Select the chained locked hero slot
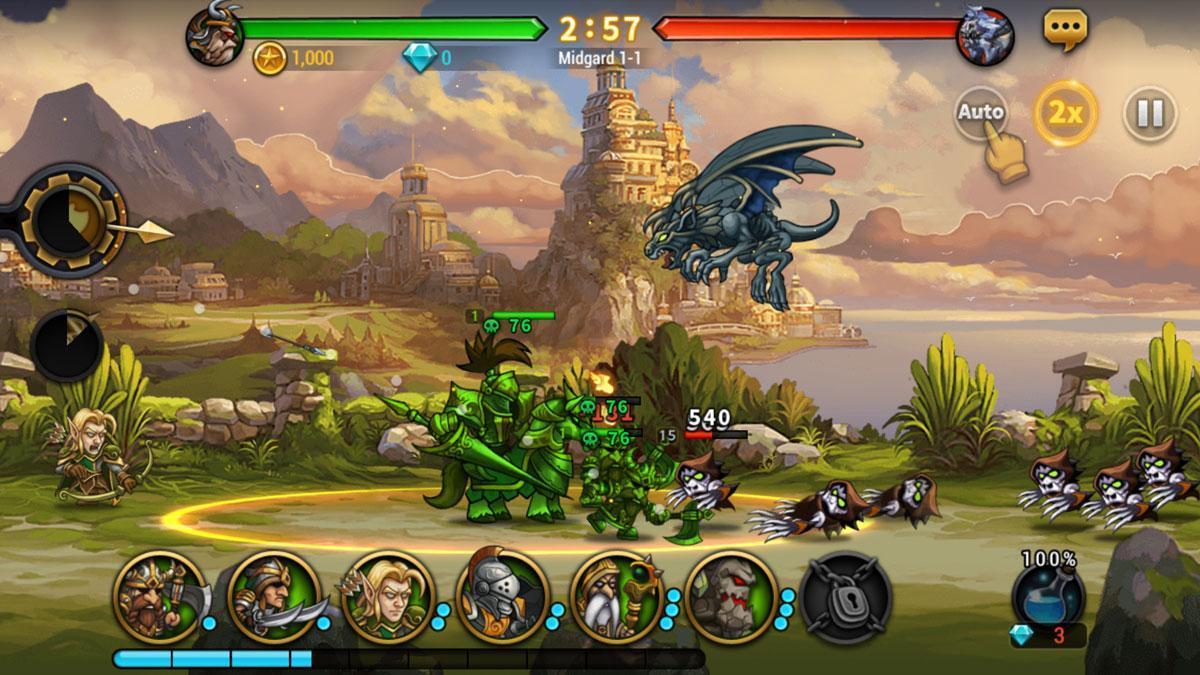The height and width of the screenshot is (675, 1200). coord(845,597)
